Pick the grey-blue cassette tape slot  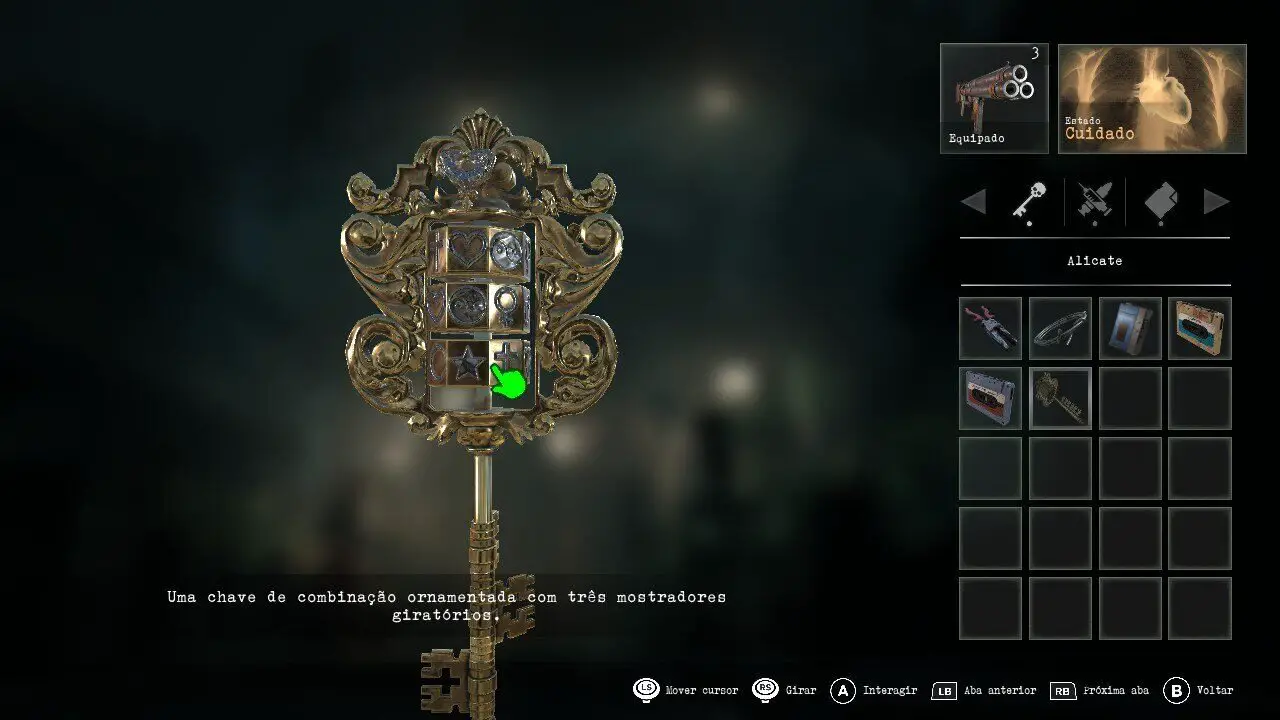pyautogui.click(x=990, y=398)
